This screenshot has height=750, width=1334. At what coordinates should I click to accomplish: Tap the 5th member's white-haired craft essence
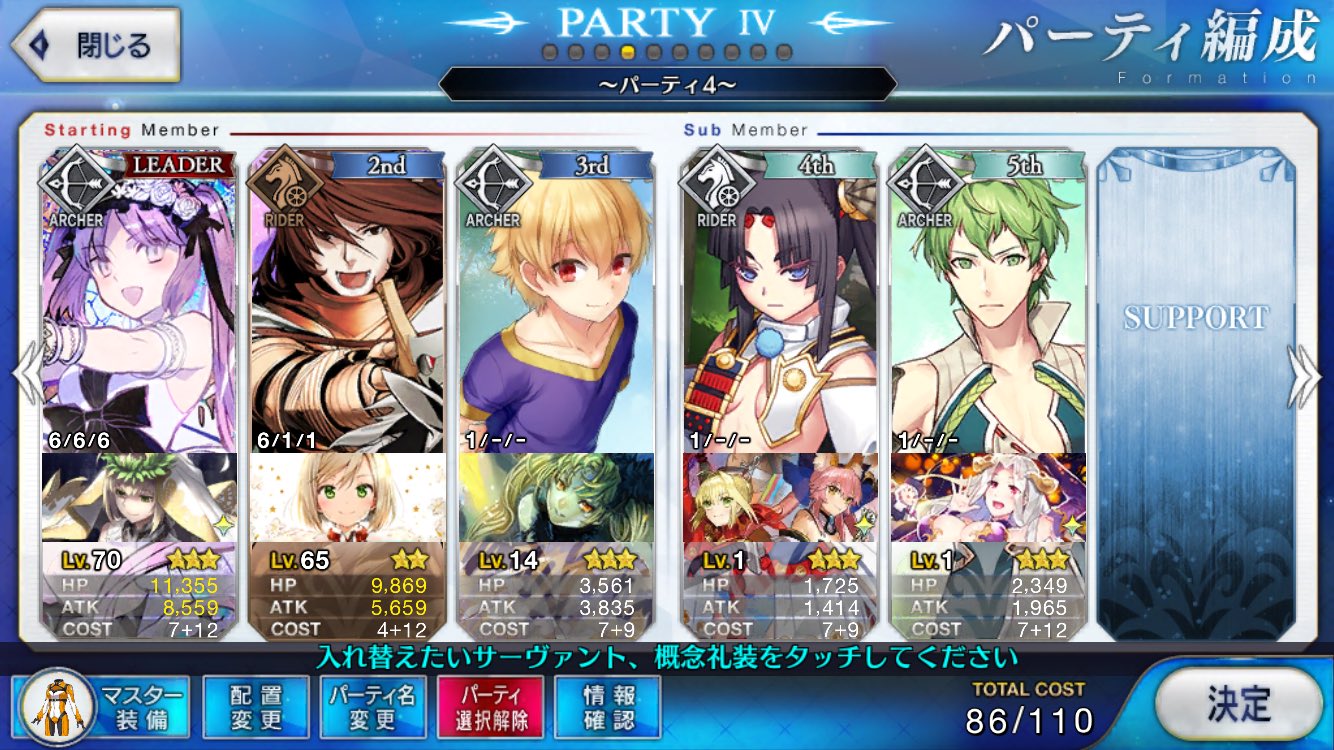pos(988,497)
